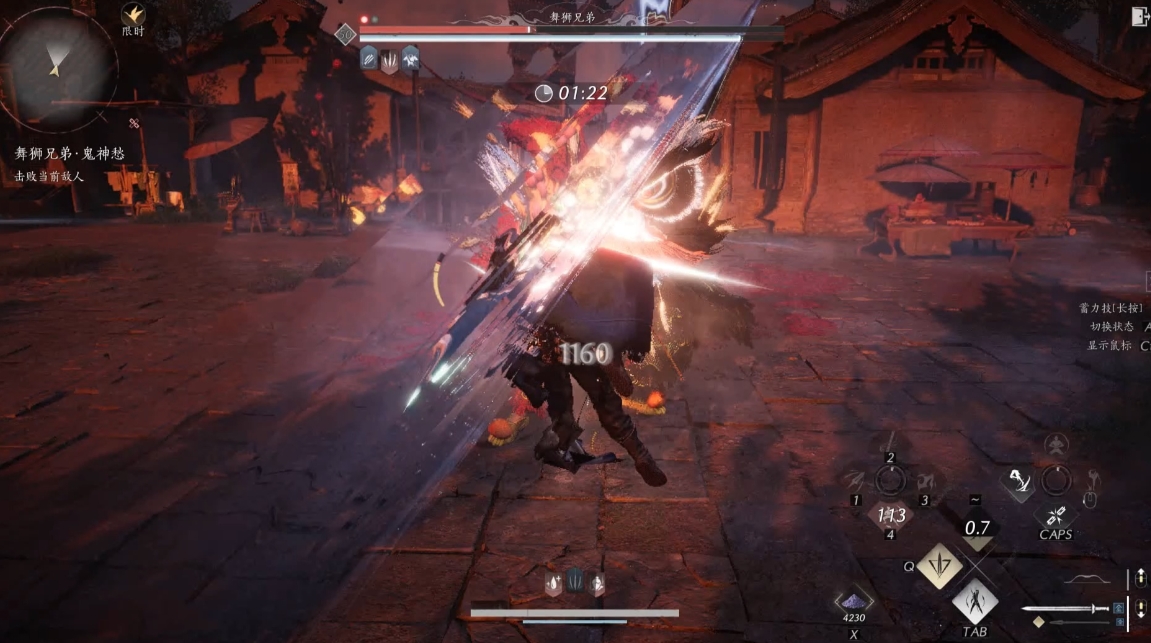Activate the white leaping-figure skill diamond
This screenshot has width=1151, height=643.
click(x=1019, y=482)
